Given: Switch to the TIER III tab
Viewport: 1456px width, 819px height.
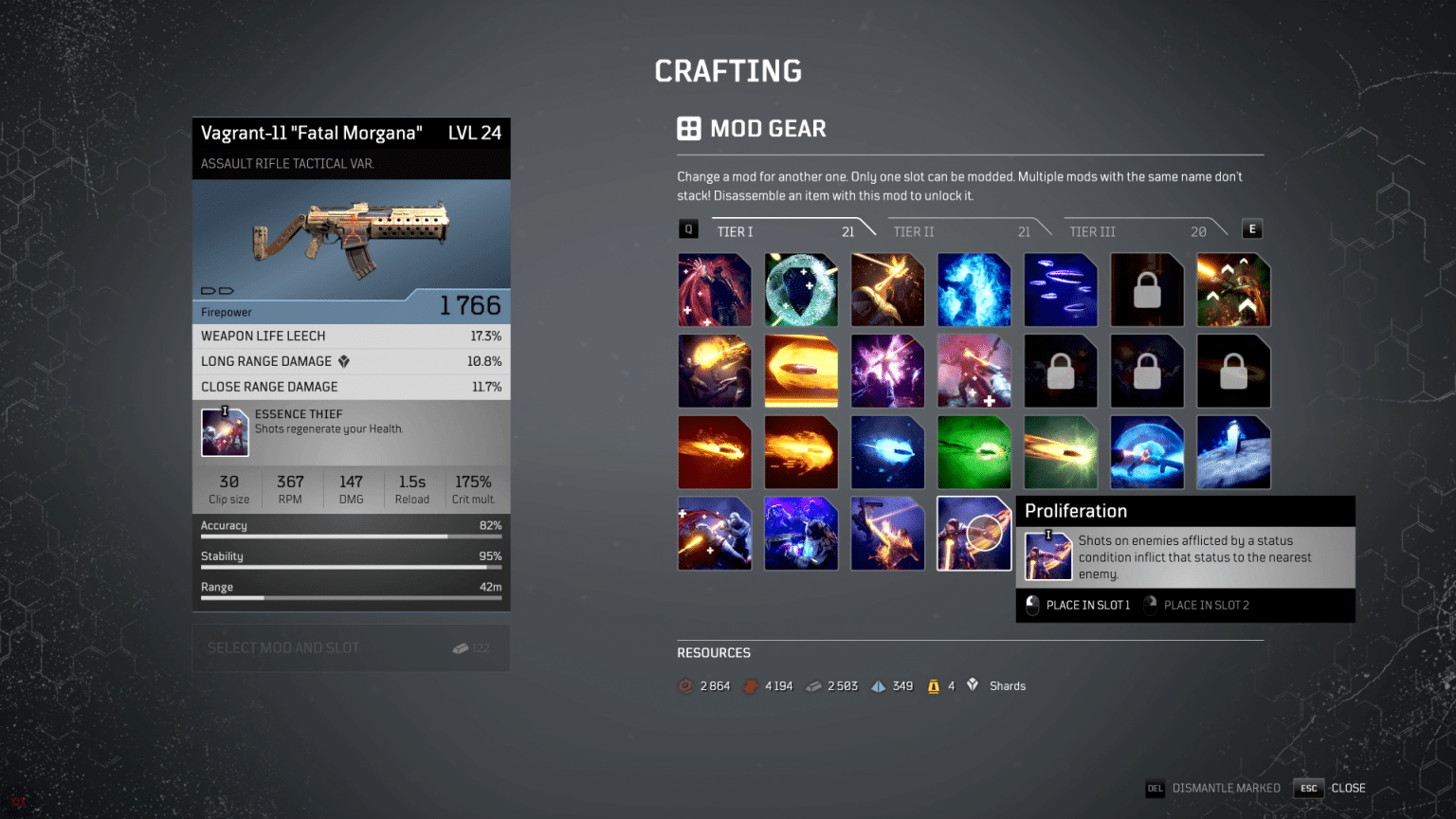Looking at the screenshot, I should click(x=1091, y=230).
